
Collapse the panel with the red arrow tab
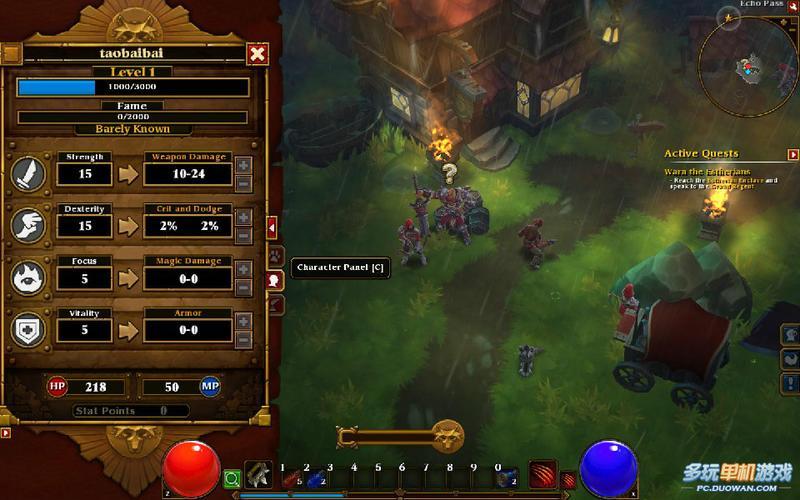pyautogui.click(x=272, y=227)
